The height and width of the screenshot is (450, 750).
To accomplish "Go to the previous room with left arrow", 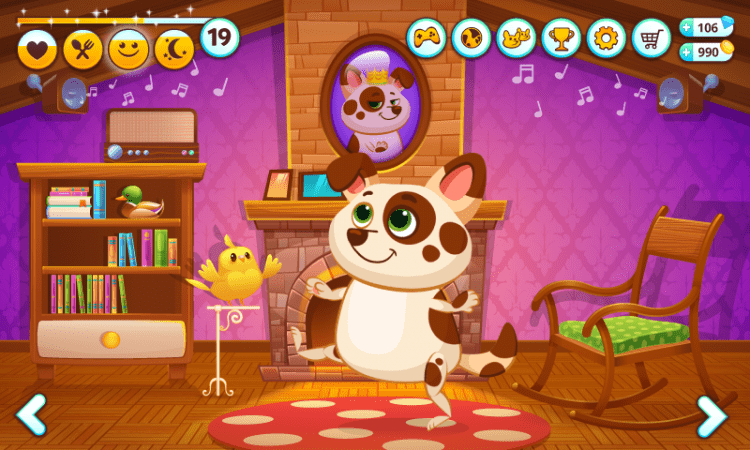I will pyautogui.click(x=31, y=414).
